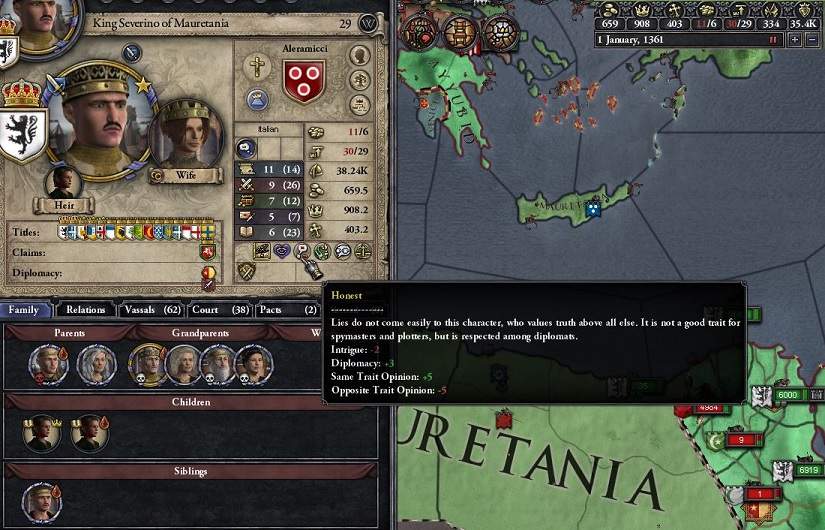
Task: Select the Heir portrait
Action: [x=65, y=184]
